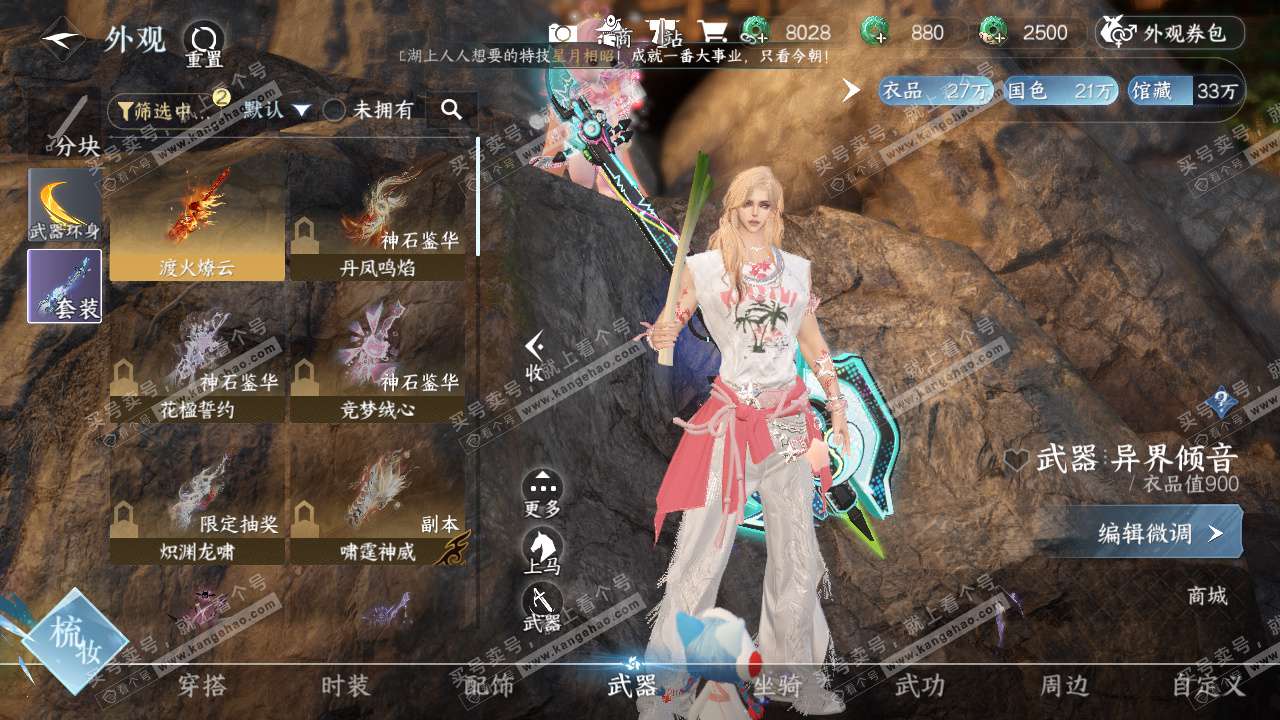Open the 更多 more options button
1280x720 pixels.
542,492
